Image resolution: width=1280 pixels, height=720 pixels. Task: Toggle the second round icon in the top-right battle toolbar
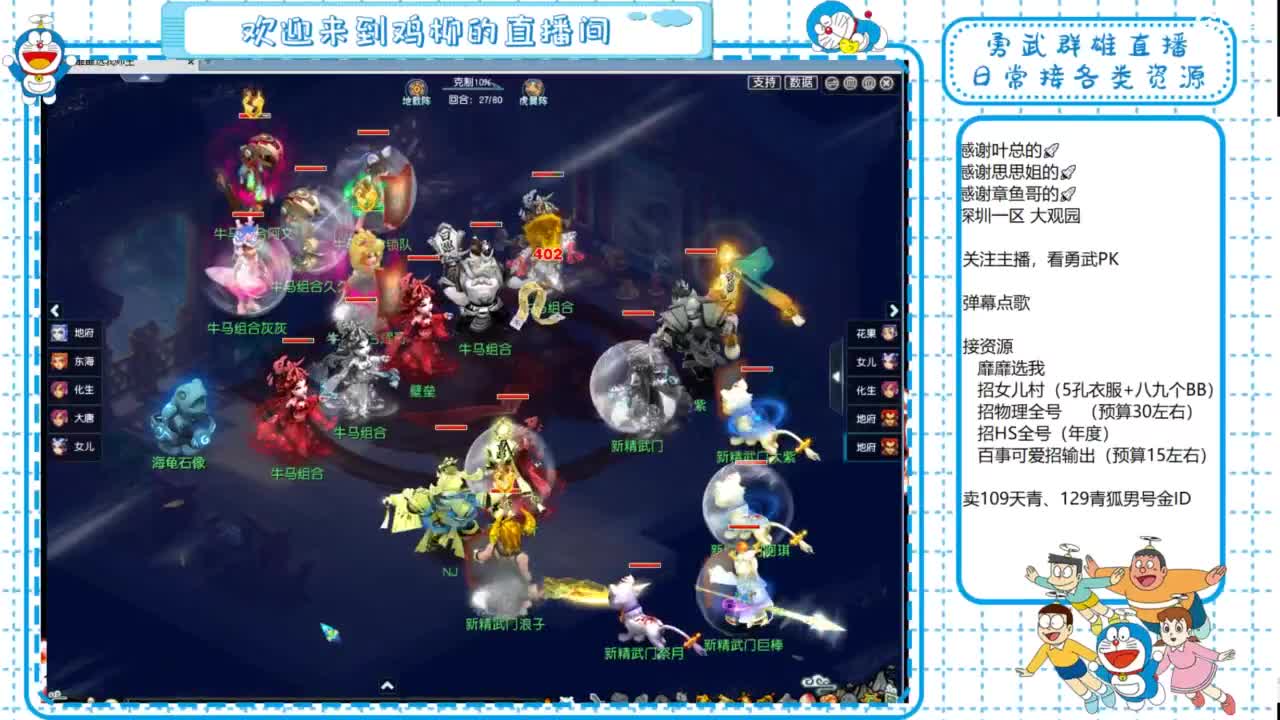(x=850, y=83)
